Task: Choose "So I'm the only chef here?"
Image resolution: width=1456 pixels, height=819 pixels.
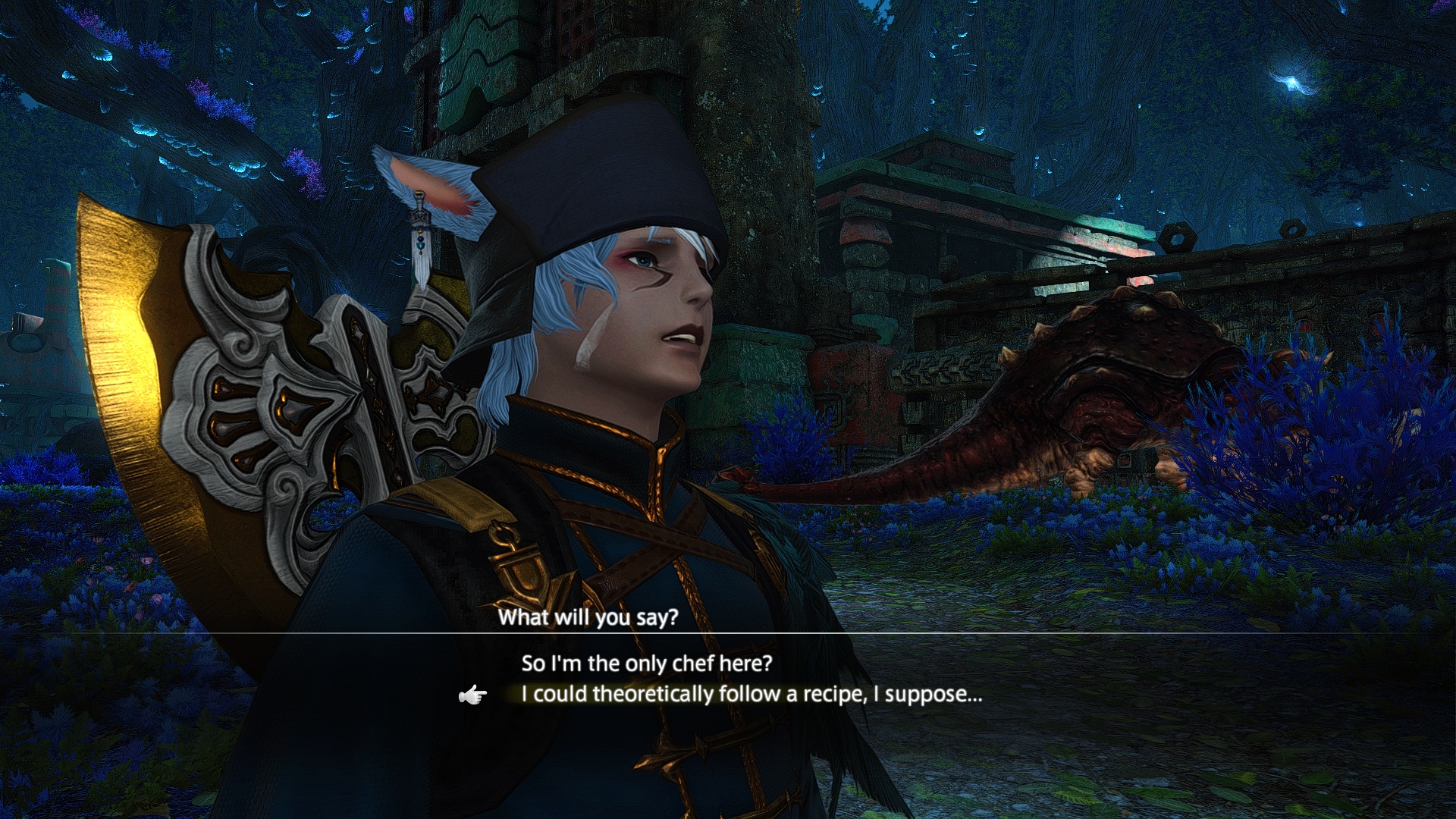Action: (646, 664)
